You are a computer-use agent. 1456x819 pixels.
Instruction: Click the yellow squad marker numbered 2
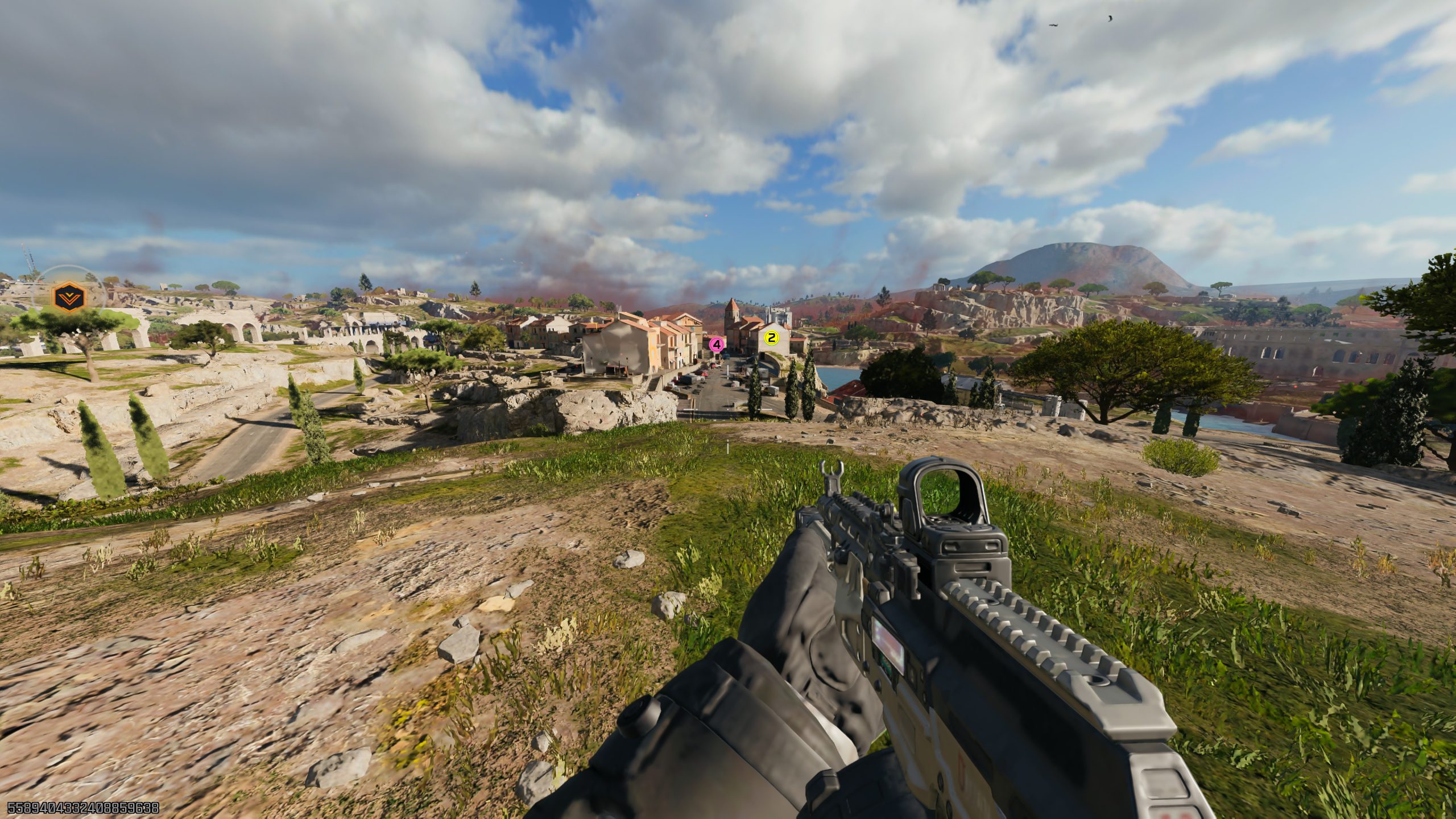[771, 338]
